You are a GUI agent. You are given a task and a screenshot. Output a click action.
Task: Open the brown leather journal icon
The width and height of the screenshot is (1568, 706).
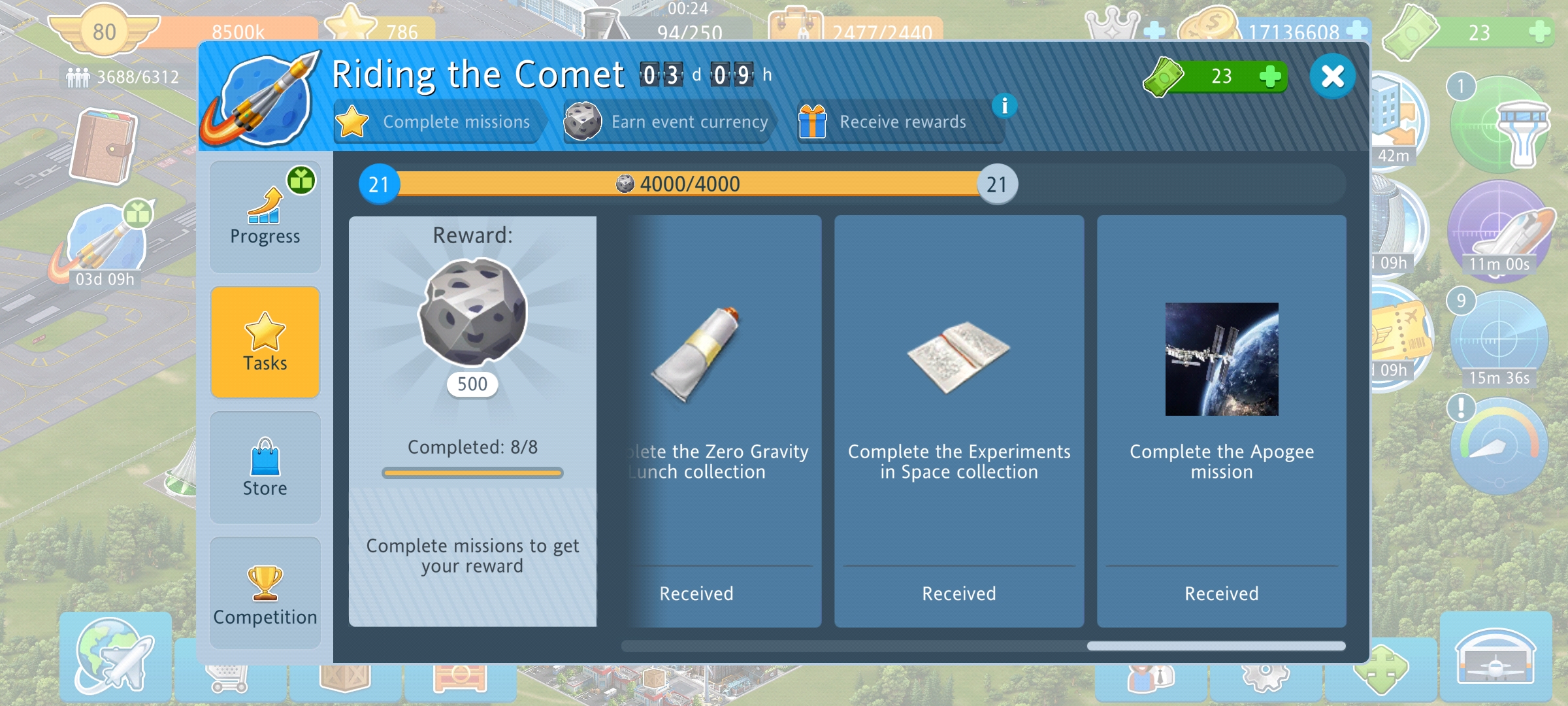click(x=103, y=147)
